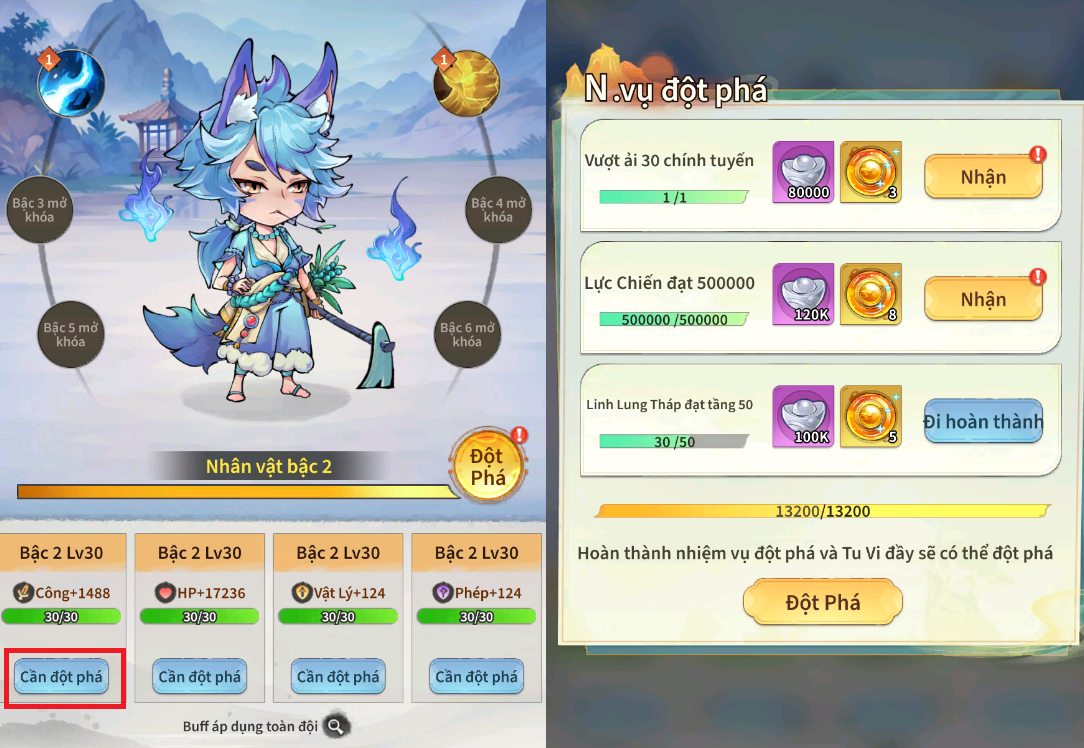Inspect the 80000 silver ingot reward

tap(803, 172)
